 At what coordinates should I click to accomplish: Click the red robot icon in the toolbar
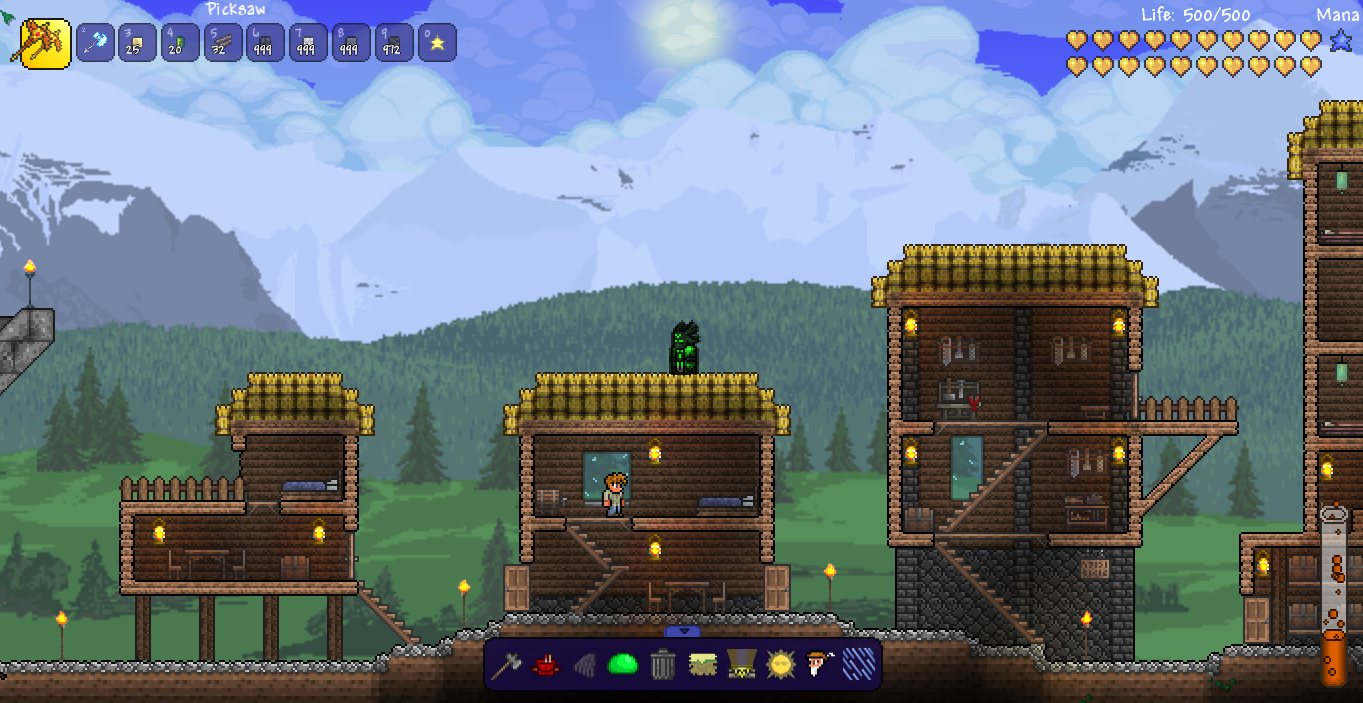[545, 664]
